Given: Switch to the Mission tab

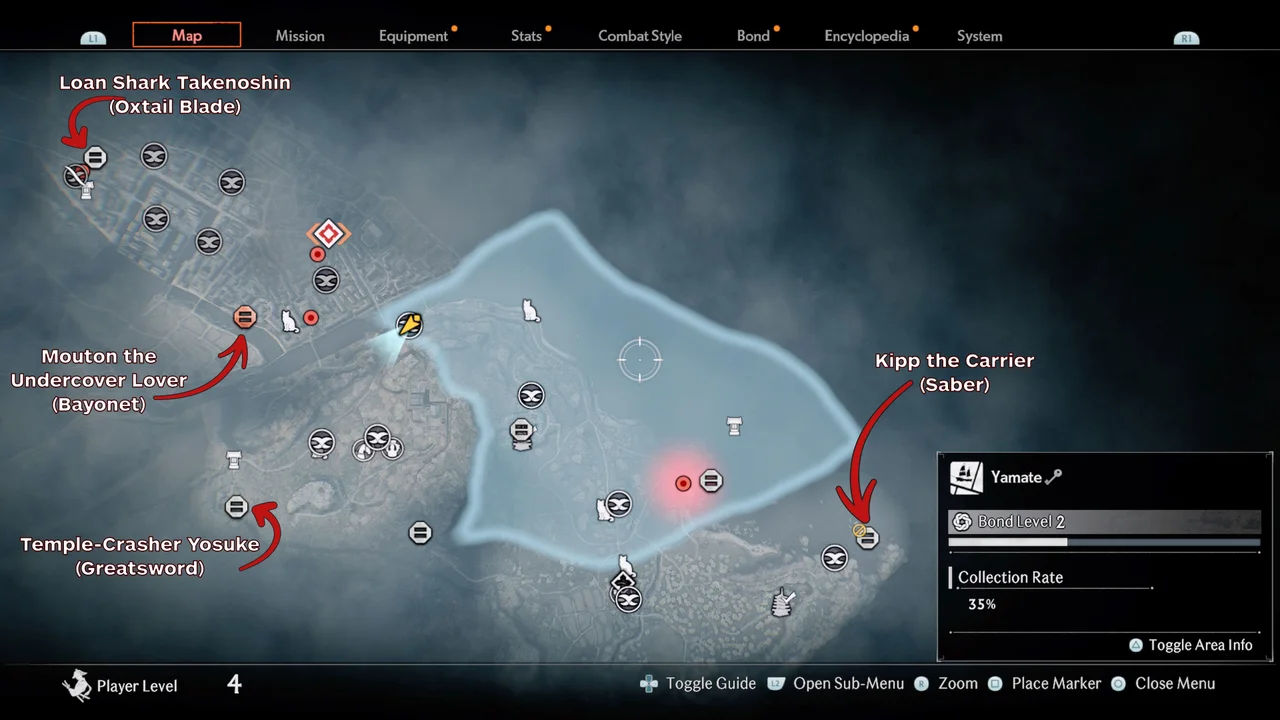Looking at the screenshot, I should click(300, 36).
